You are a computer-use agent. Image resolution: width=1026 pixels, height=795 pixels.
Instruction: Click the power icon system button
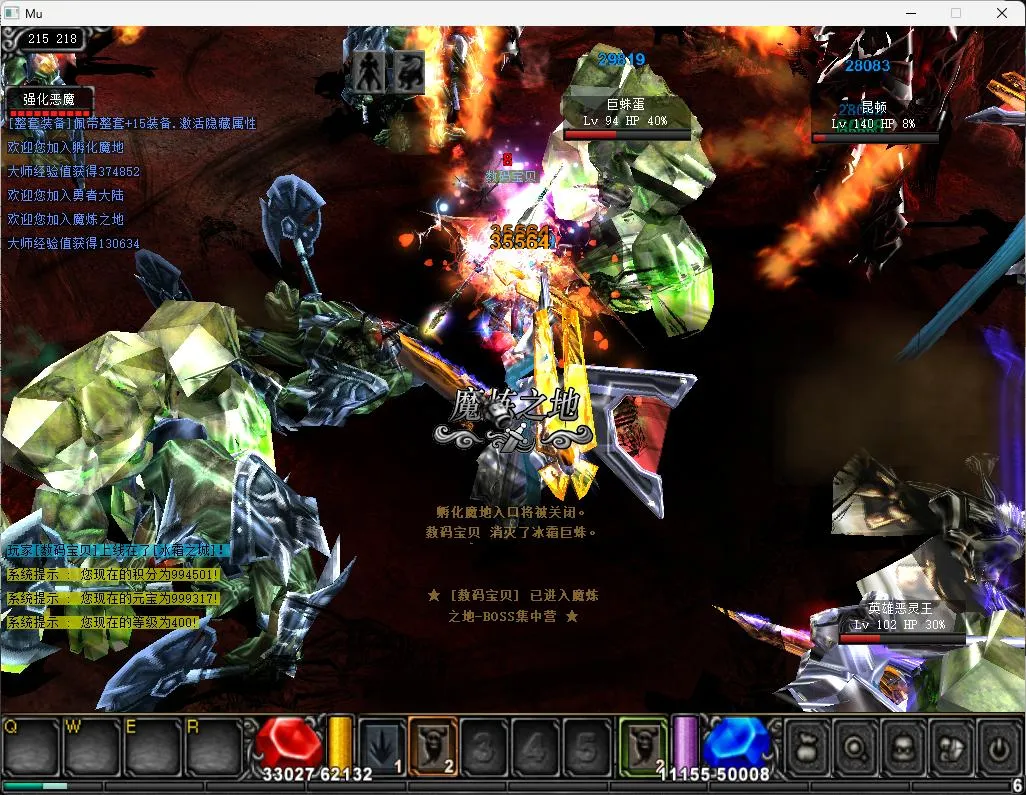pyautogui.click(x=998, y=747)
